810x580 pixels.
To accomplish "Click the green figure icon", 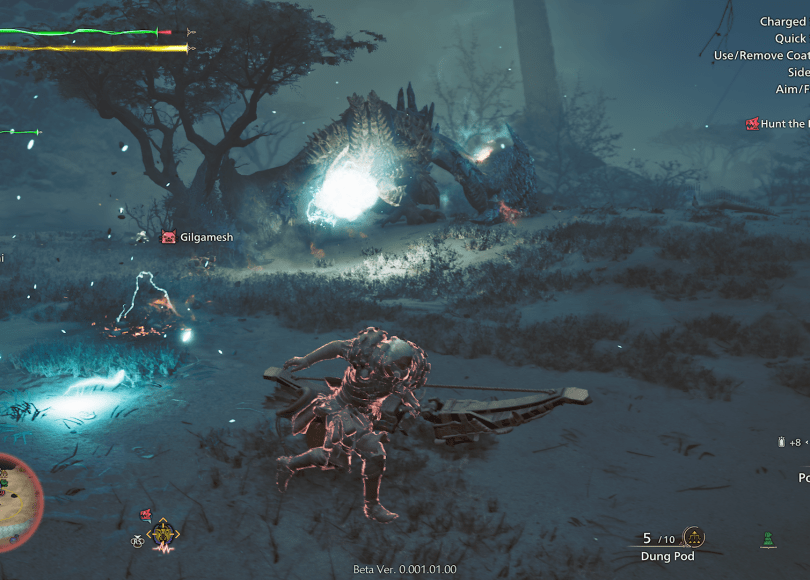I will 768,539.
